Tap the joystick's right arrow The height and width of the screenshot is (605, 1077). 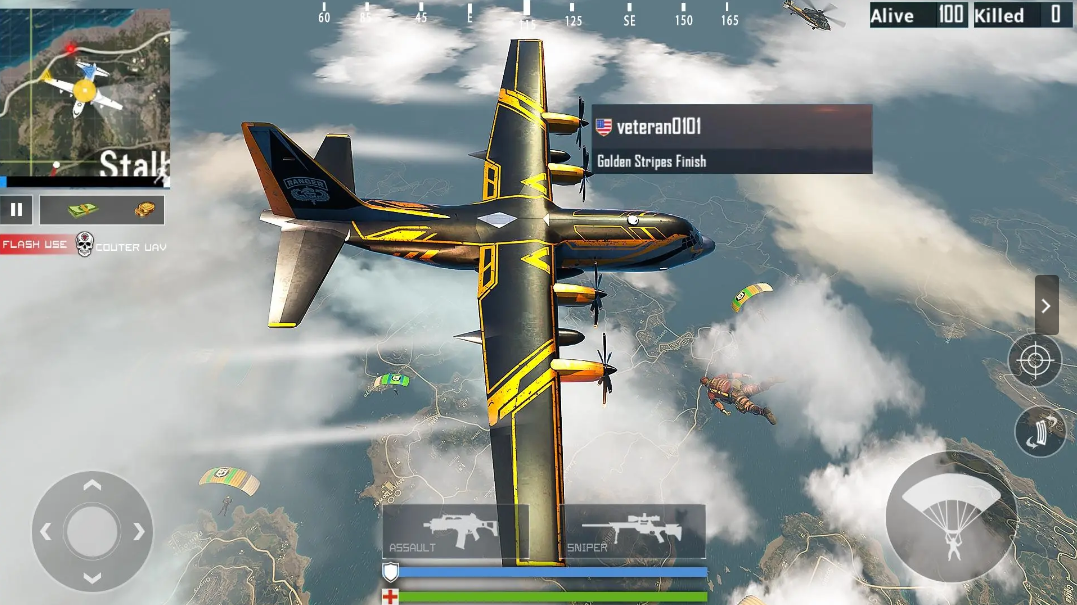[x=138, y=531]
